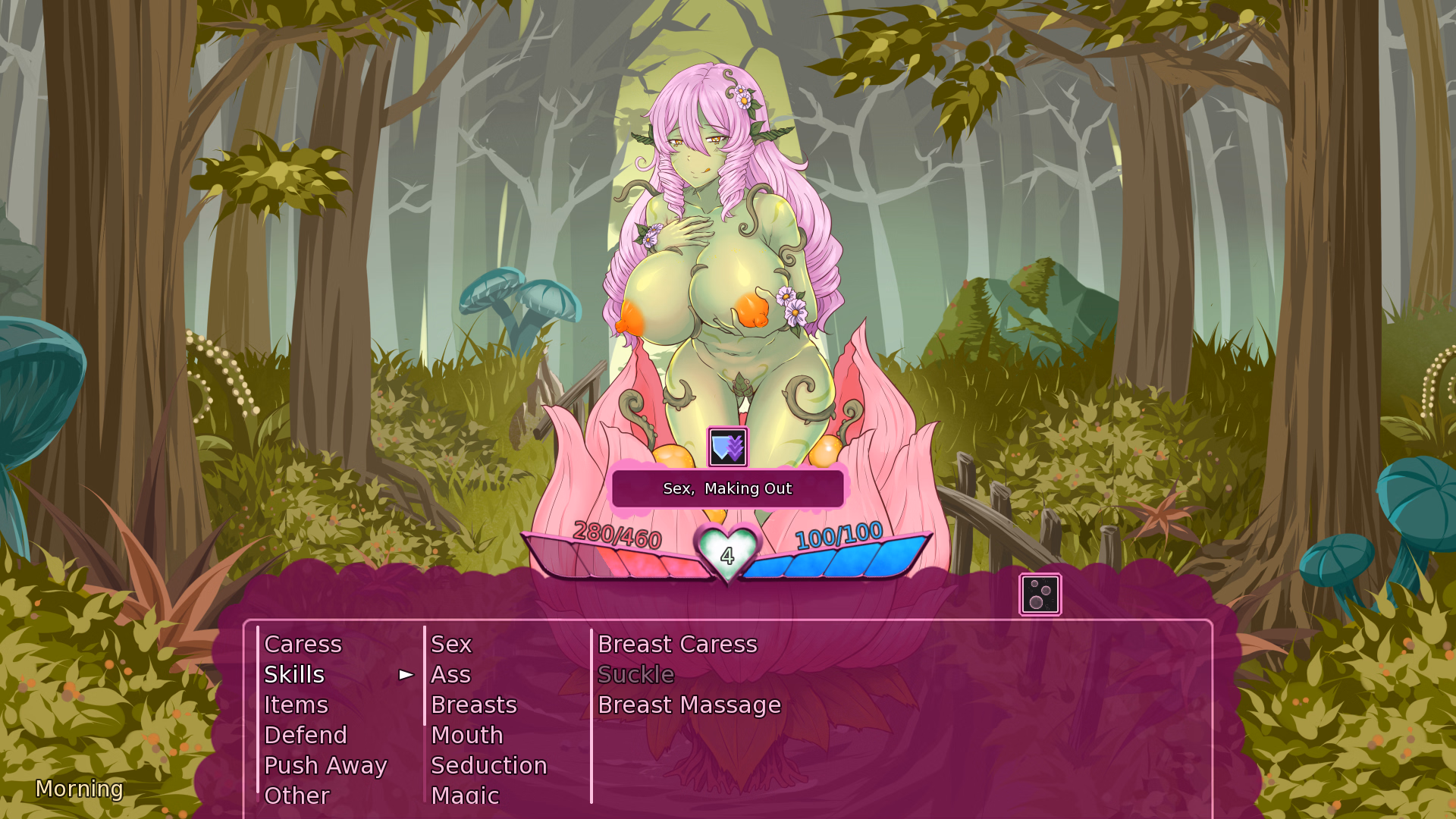
Task: Expand the Magic skill category
Action: point(464,795)
